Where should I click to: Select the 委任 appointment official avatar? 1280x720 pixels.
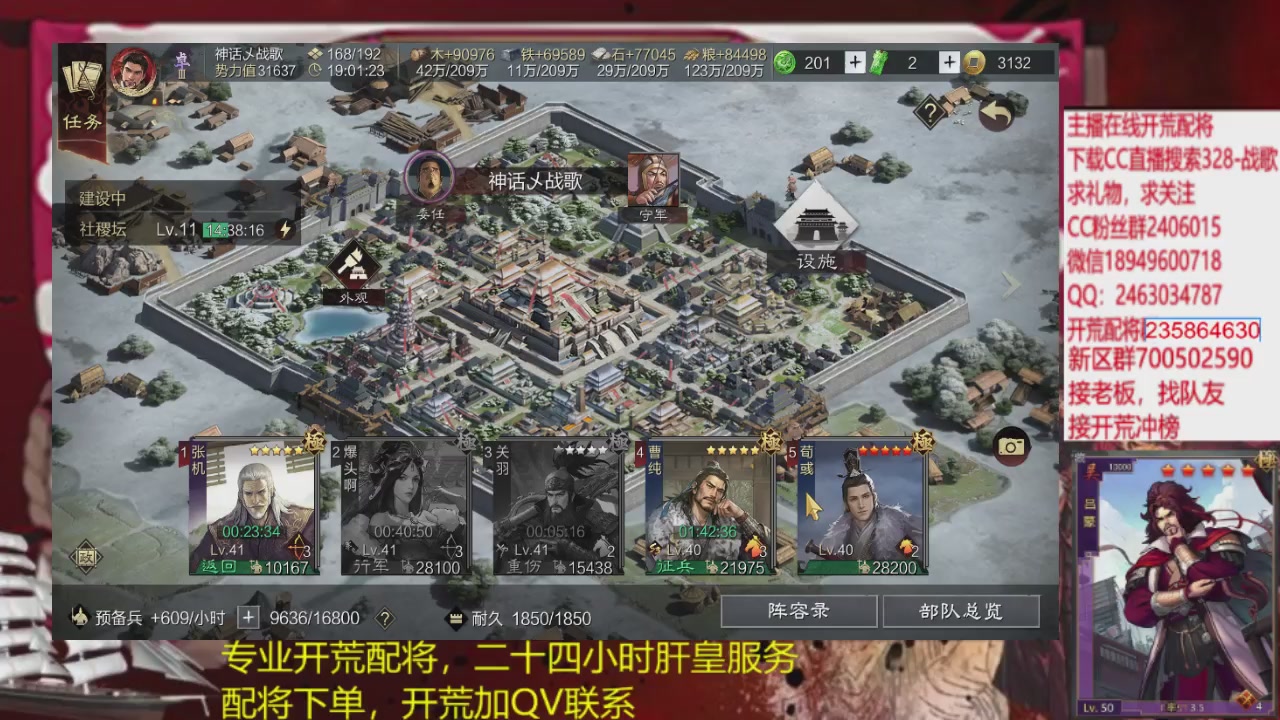(x=430, y=177)
